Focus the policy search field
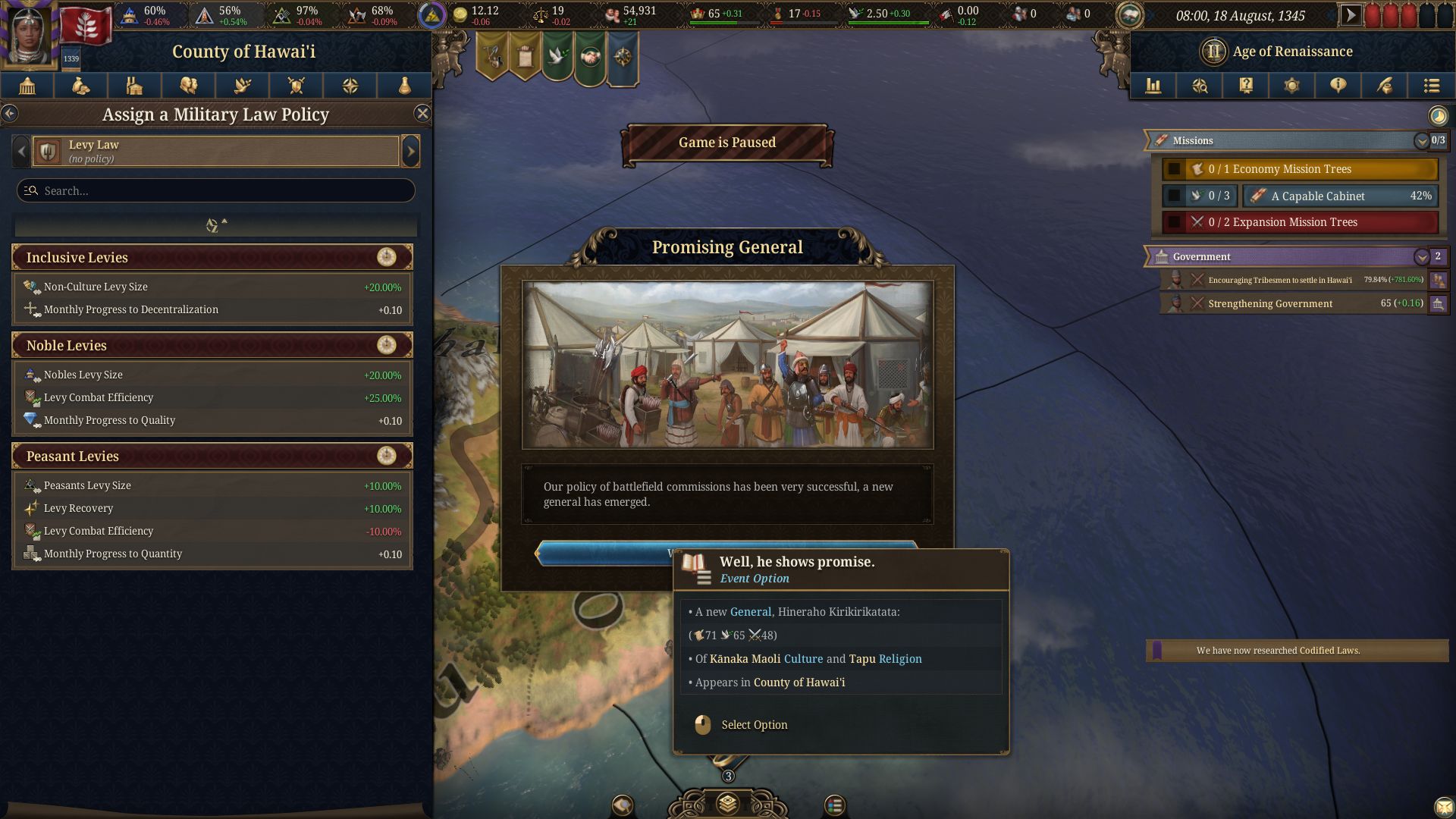The width and height of the screenshot is (1456, 819). (x=216, y=190)
